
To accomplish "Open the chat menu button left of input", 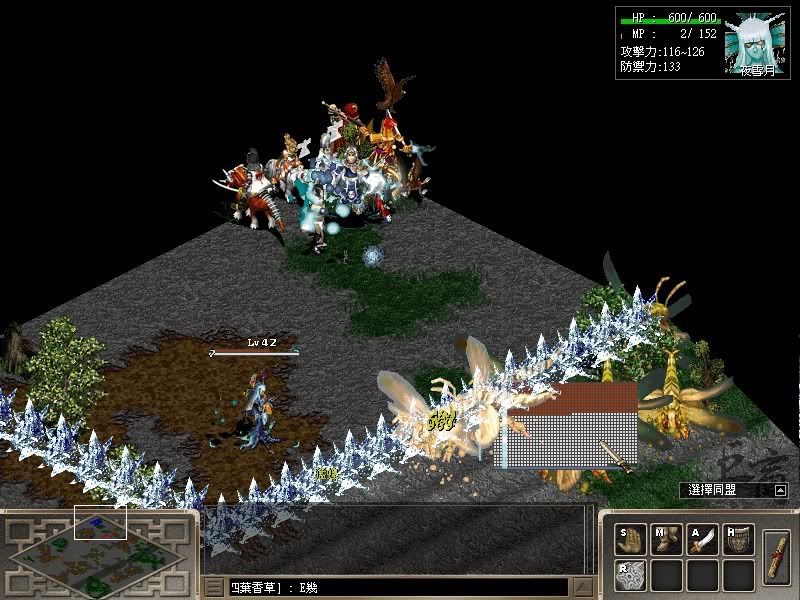I will [213, 588].
